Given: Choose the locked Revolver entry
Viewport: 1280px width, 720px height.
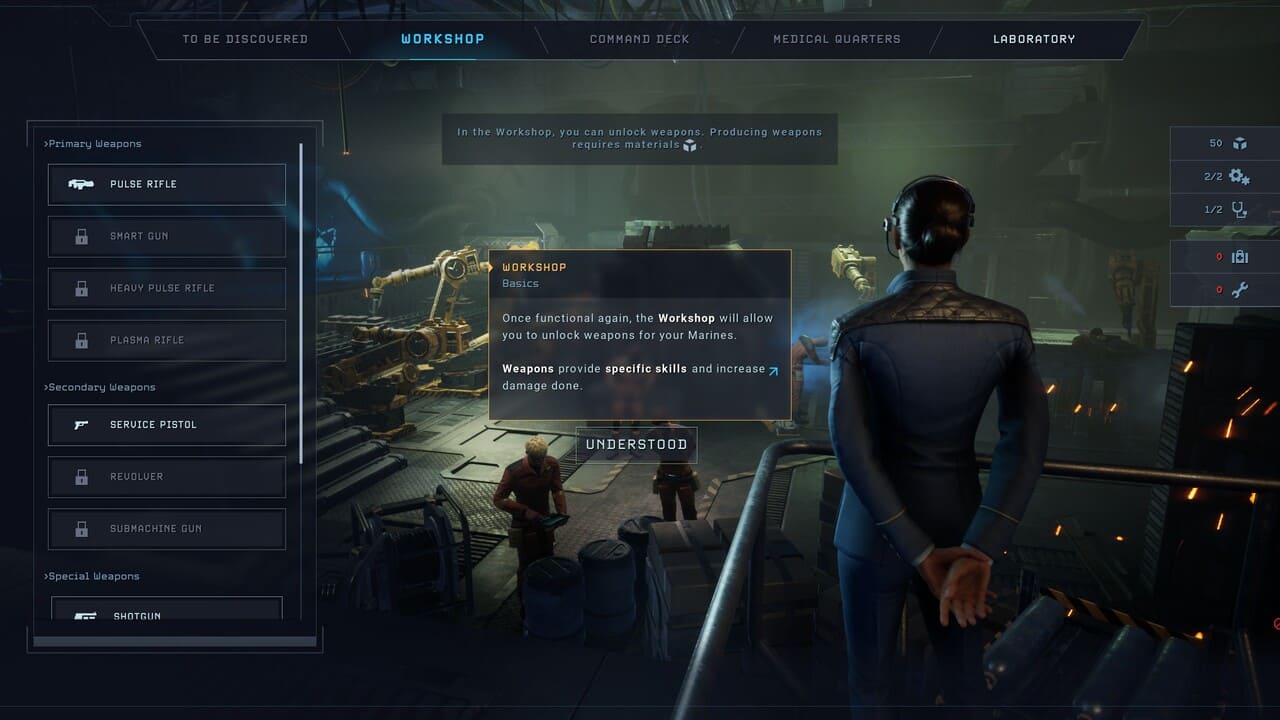Looking at the screenshot, I should (x=167, y=477).
